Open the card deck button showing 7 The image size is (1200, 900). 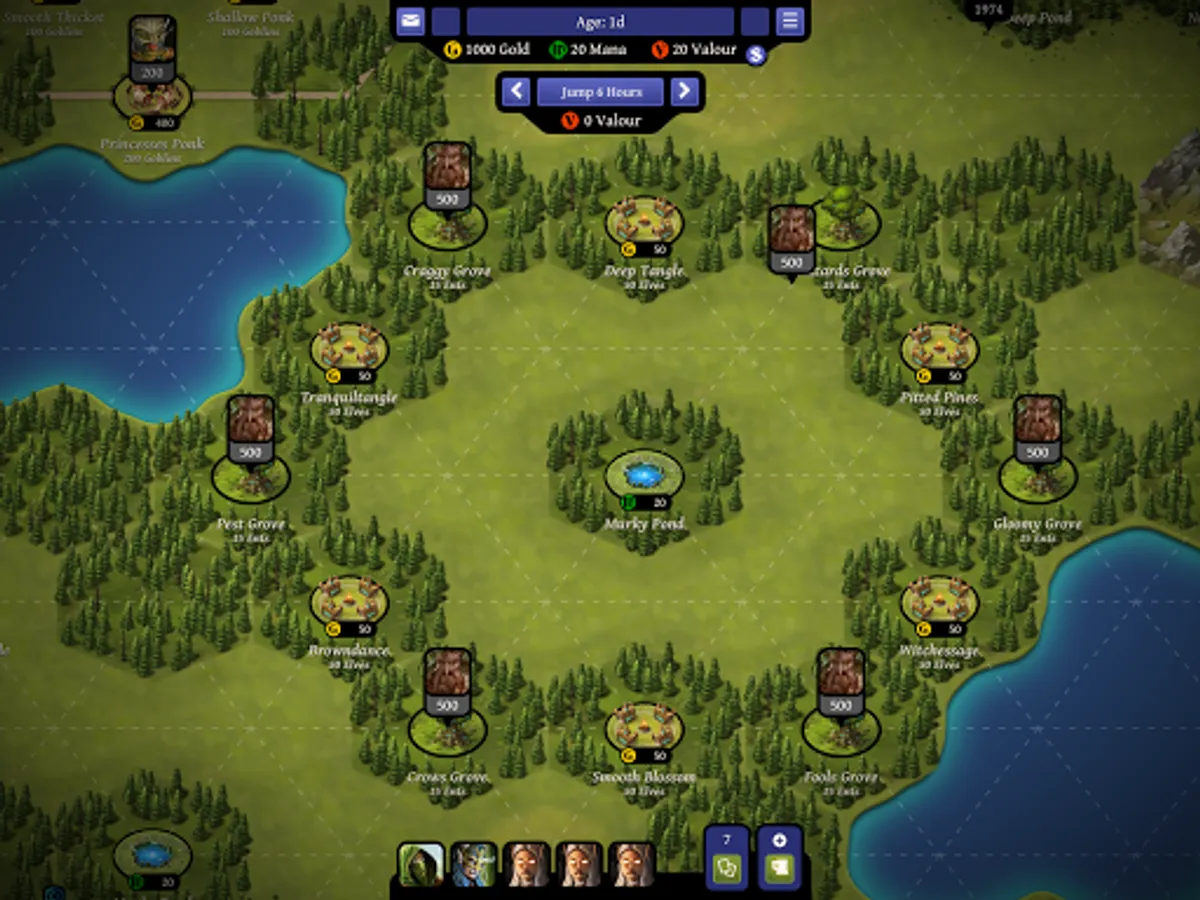[x=727, y=858]
